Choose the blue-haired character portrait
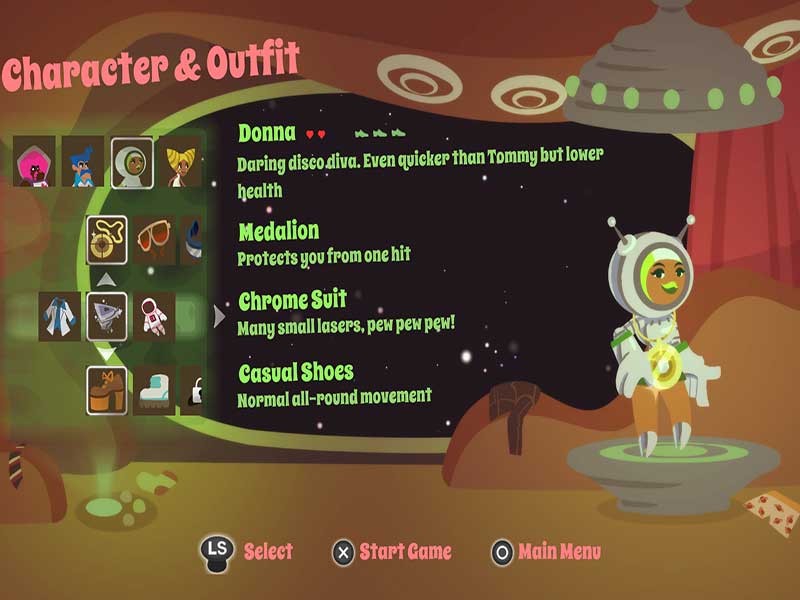Viewport: 800px width, 600px height. coord(82,162)
